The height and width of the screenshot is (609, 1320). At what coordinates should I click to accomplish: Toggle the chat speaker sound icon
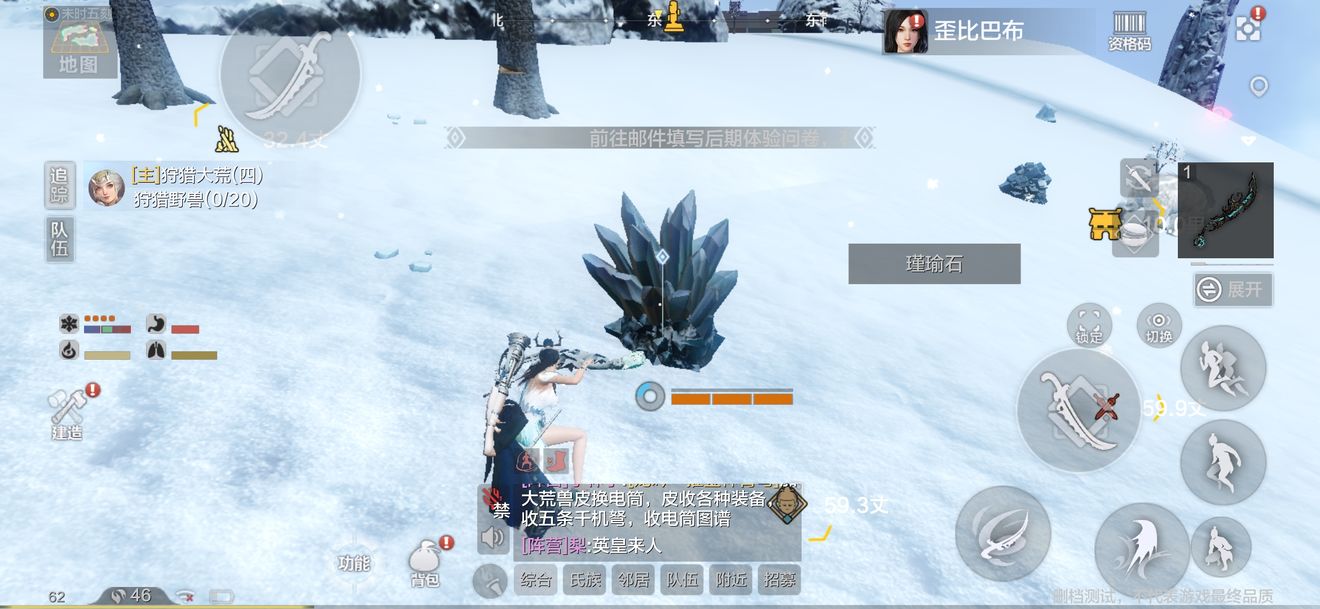494,539
